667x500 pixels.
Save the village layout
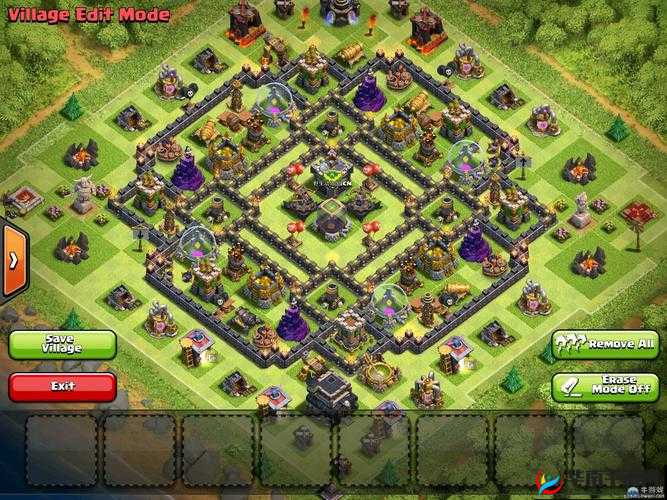point(62,344)
